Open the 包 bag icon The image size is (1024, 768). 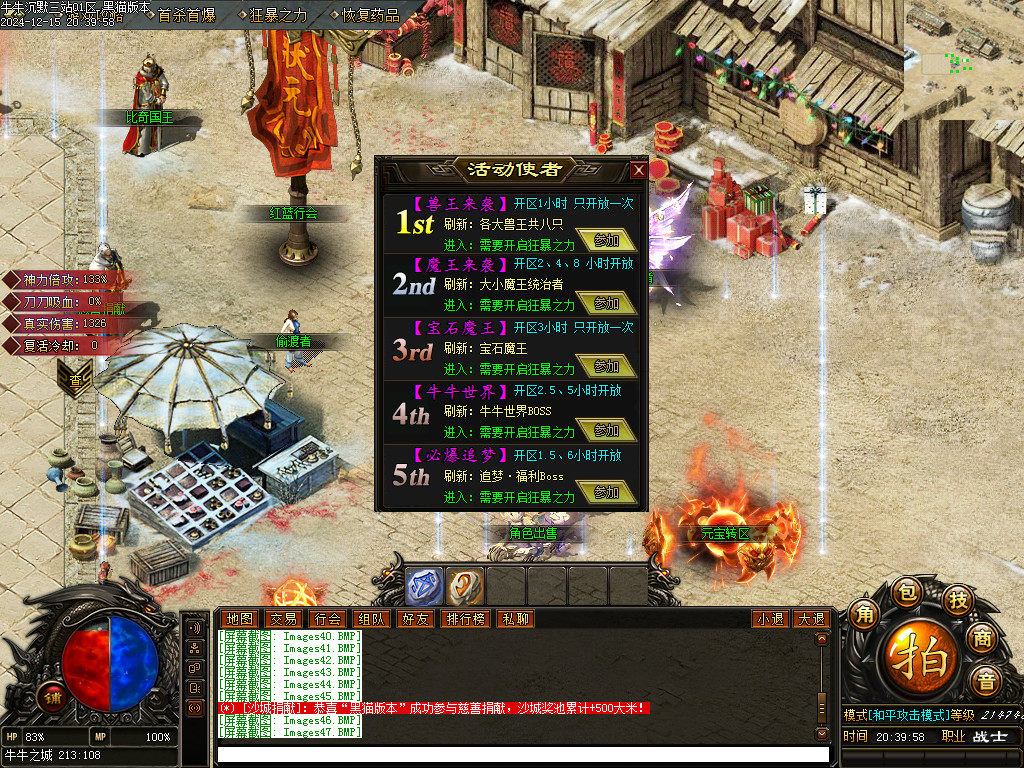point(906,592)
